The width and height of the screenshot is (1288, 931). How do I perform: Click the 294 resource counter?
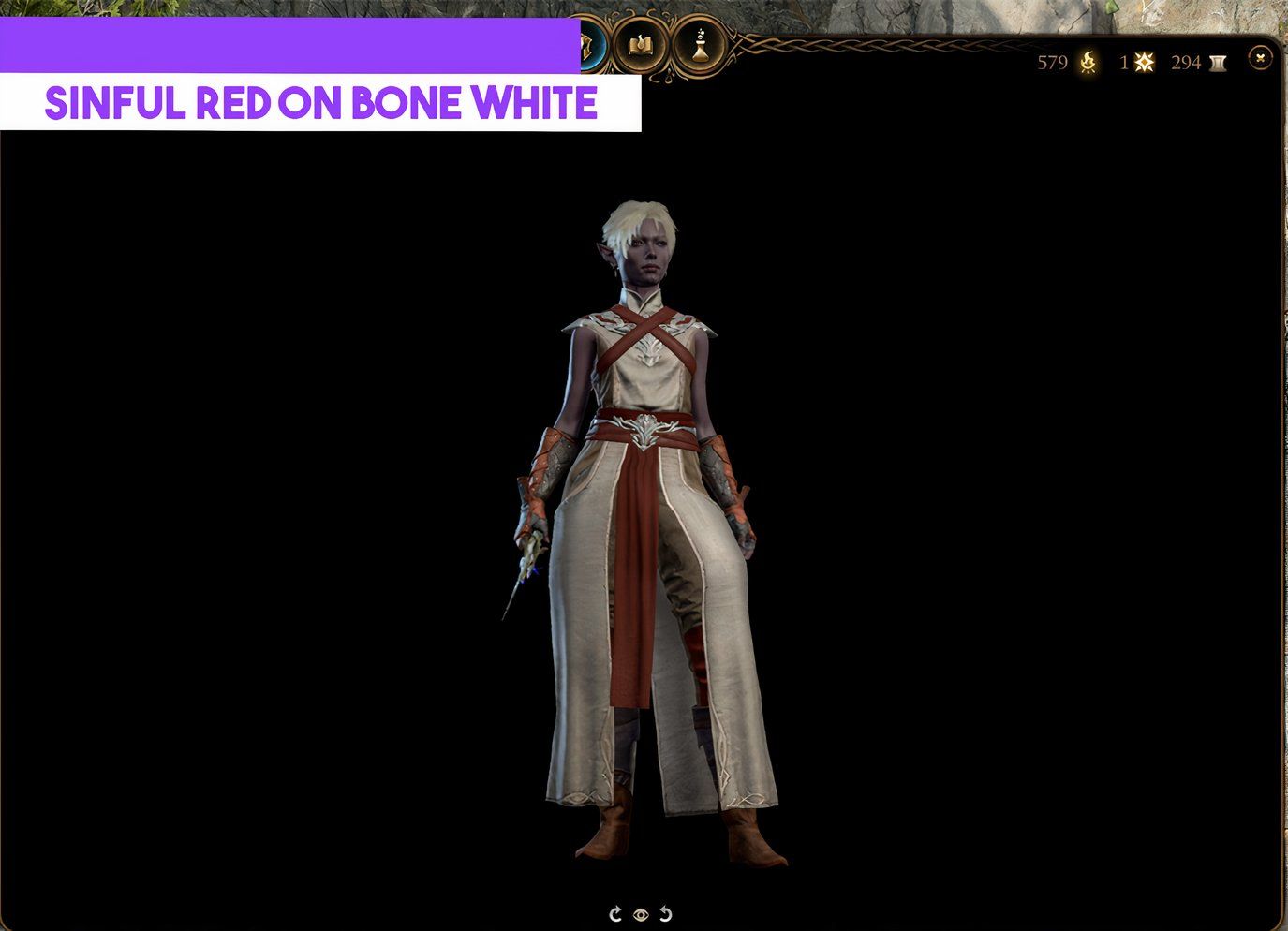(1186, 62)
